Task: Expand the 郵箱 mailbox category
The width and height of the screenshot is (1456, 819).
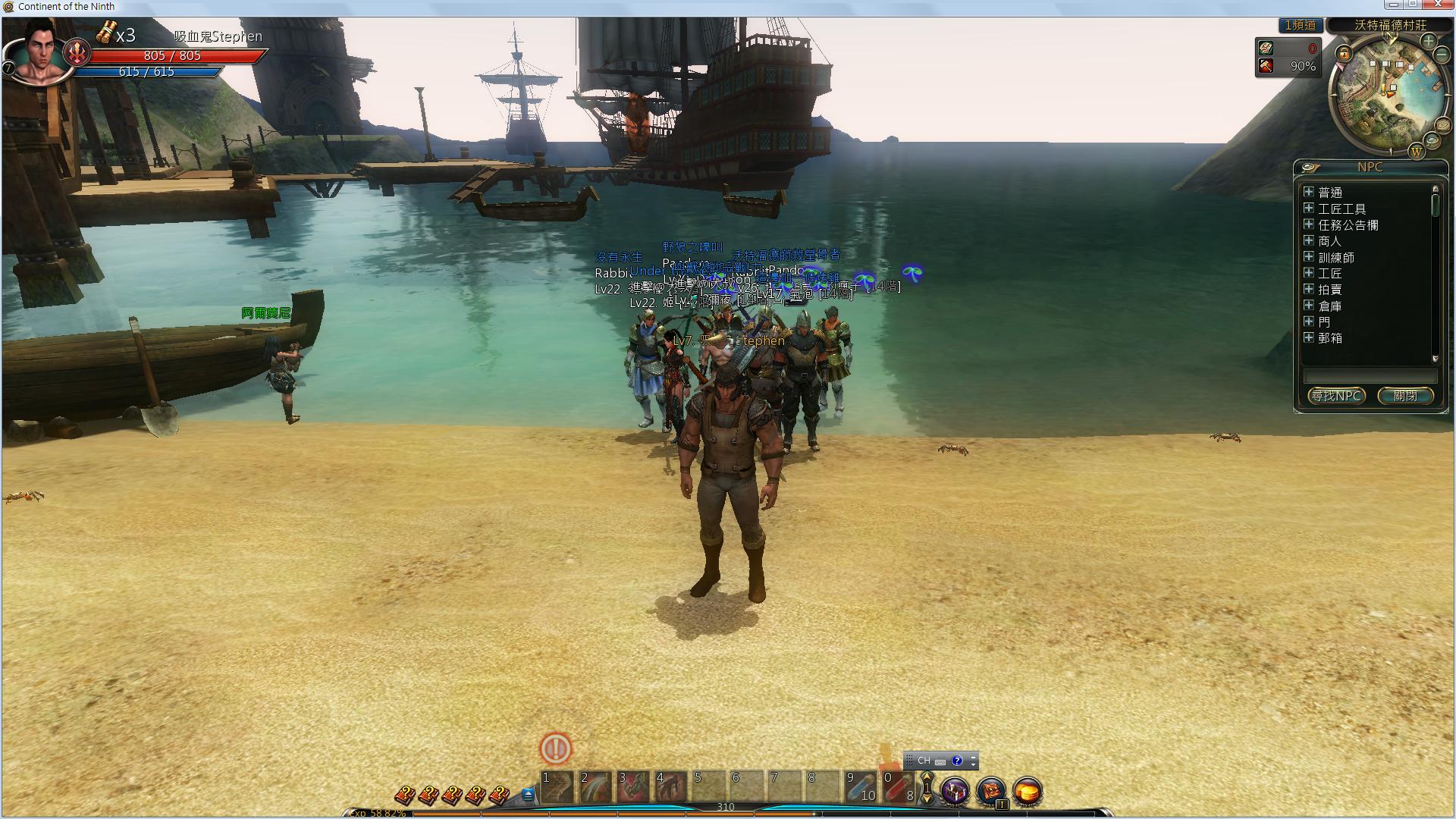Action: click(x=1309, y=337)
